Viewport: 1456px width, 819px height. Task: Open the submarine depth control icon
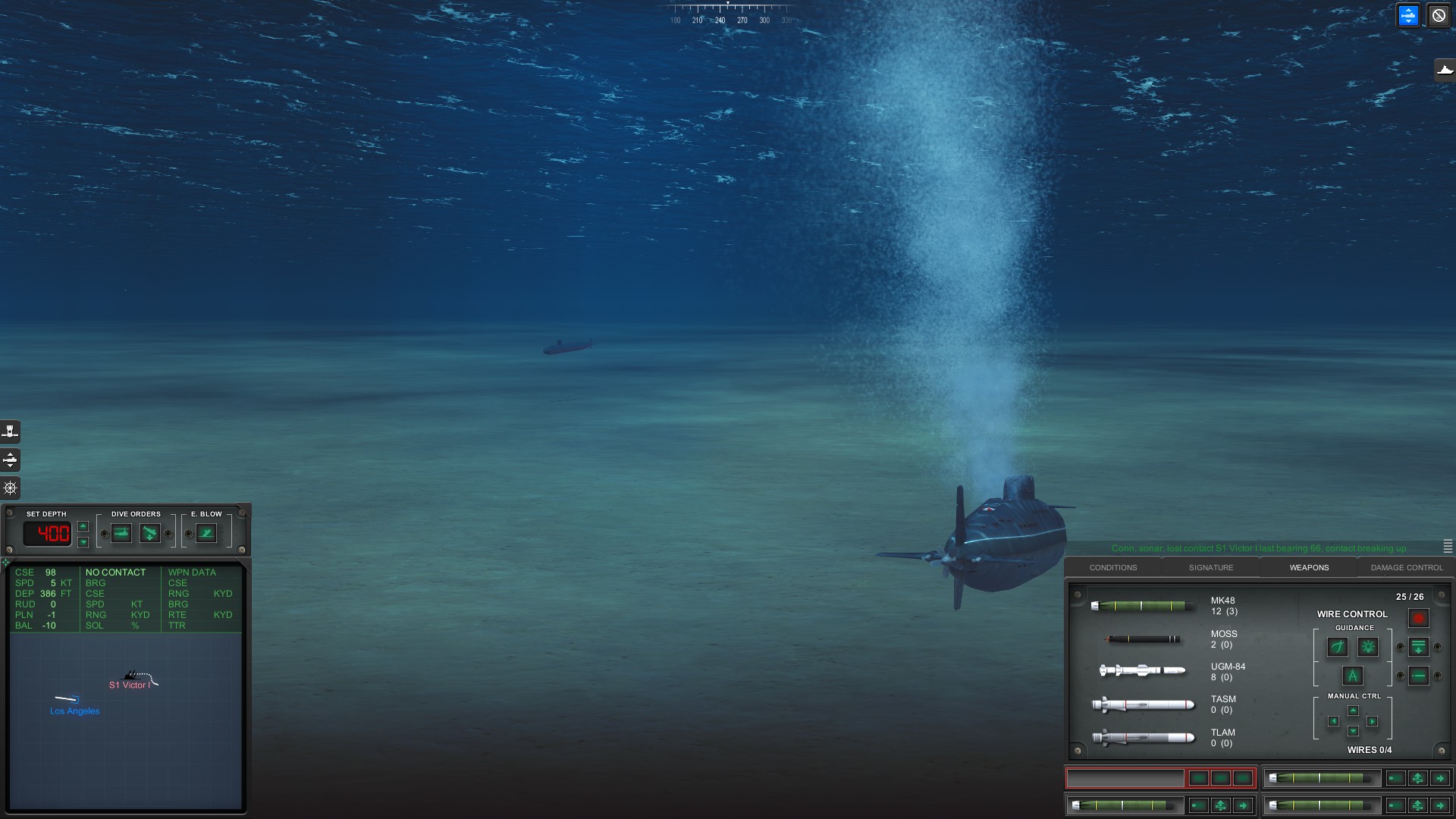tap(10, 460)
